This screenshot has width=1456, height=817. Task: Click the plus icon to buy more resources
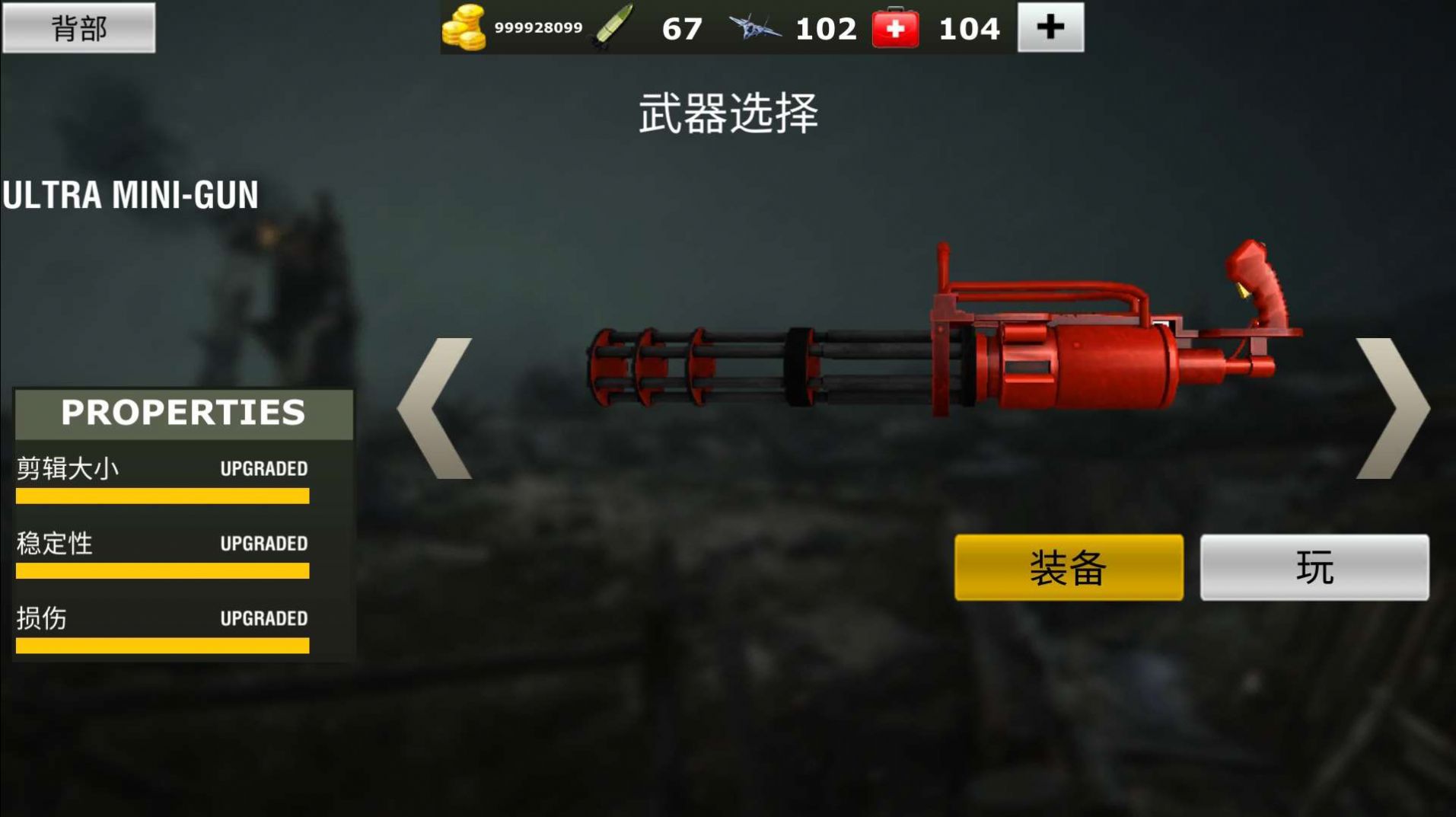tap(1051, 27)
